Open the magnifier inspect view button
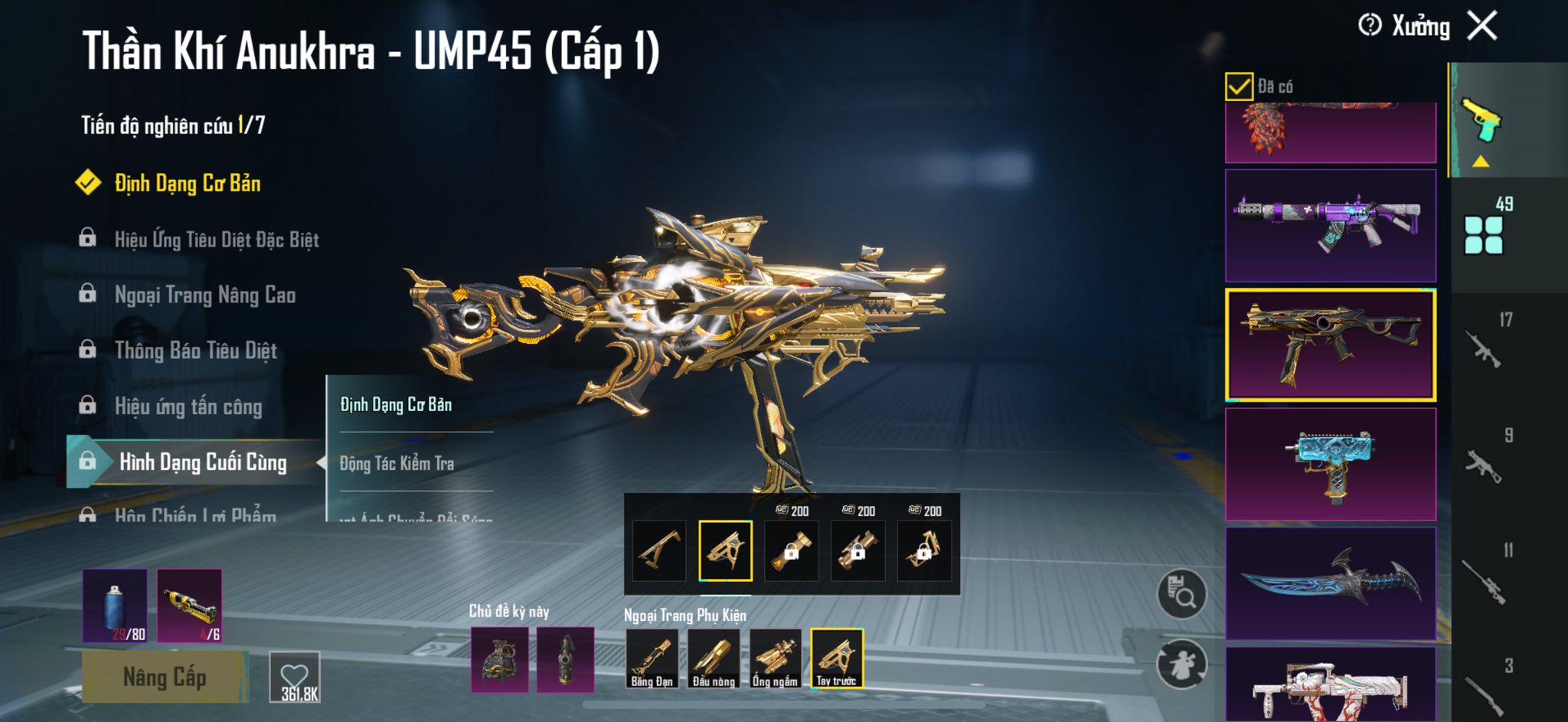 (1181, 593)
